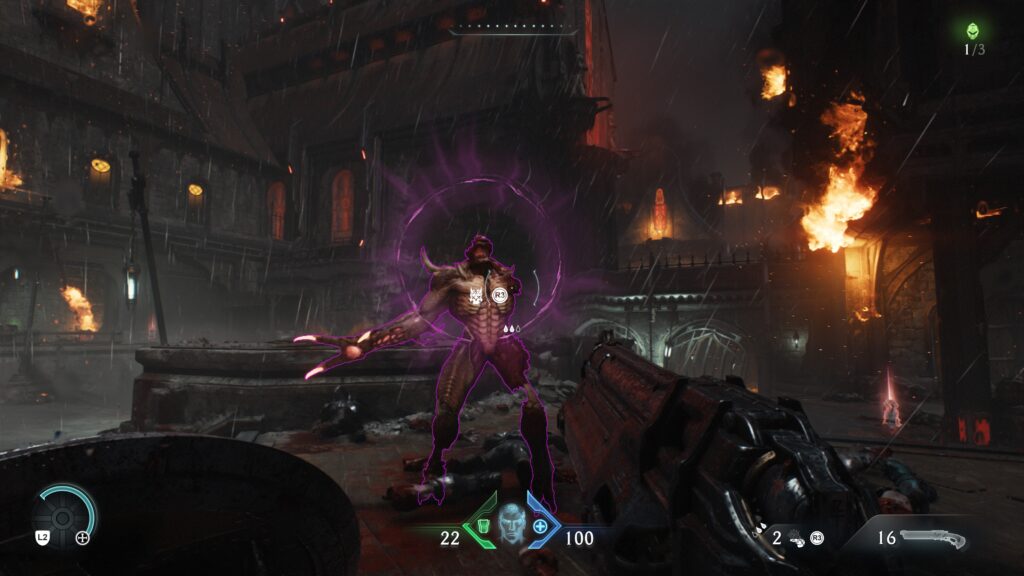This screenshot has width=1024, height=576.
Task: Click the compass bar at top
Action: click(512, 28)
